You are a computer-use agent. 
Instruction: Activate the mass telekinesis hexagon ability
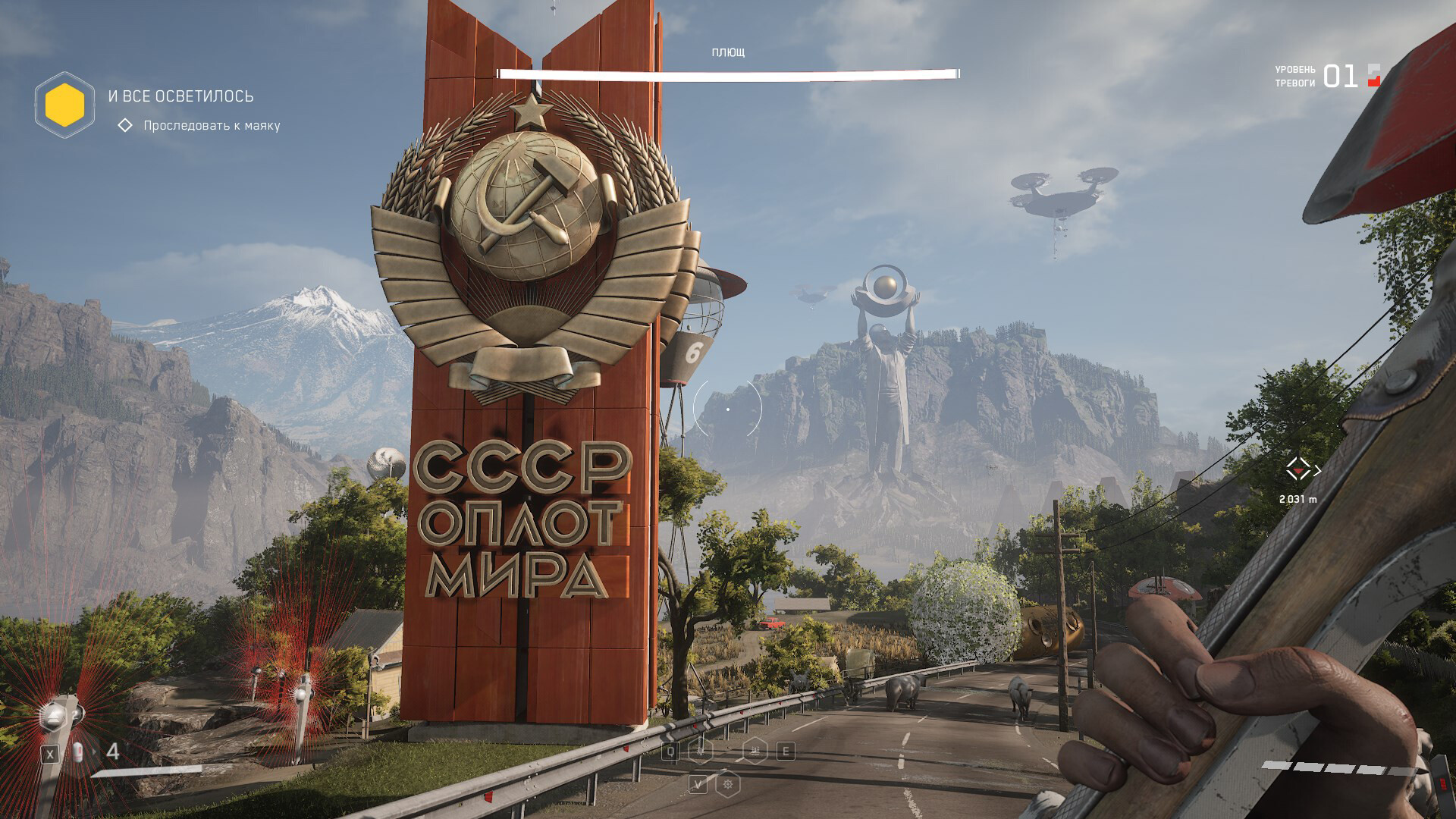click(755, 751)
